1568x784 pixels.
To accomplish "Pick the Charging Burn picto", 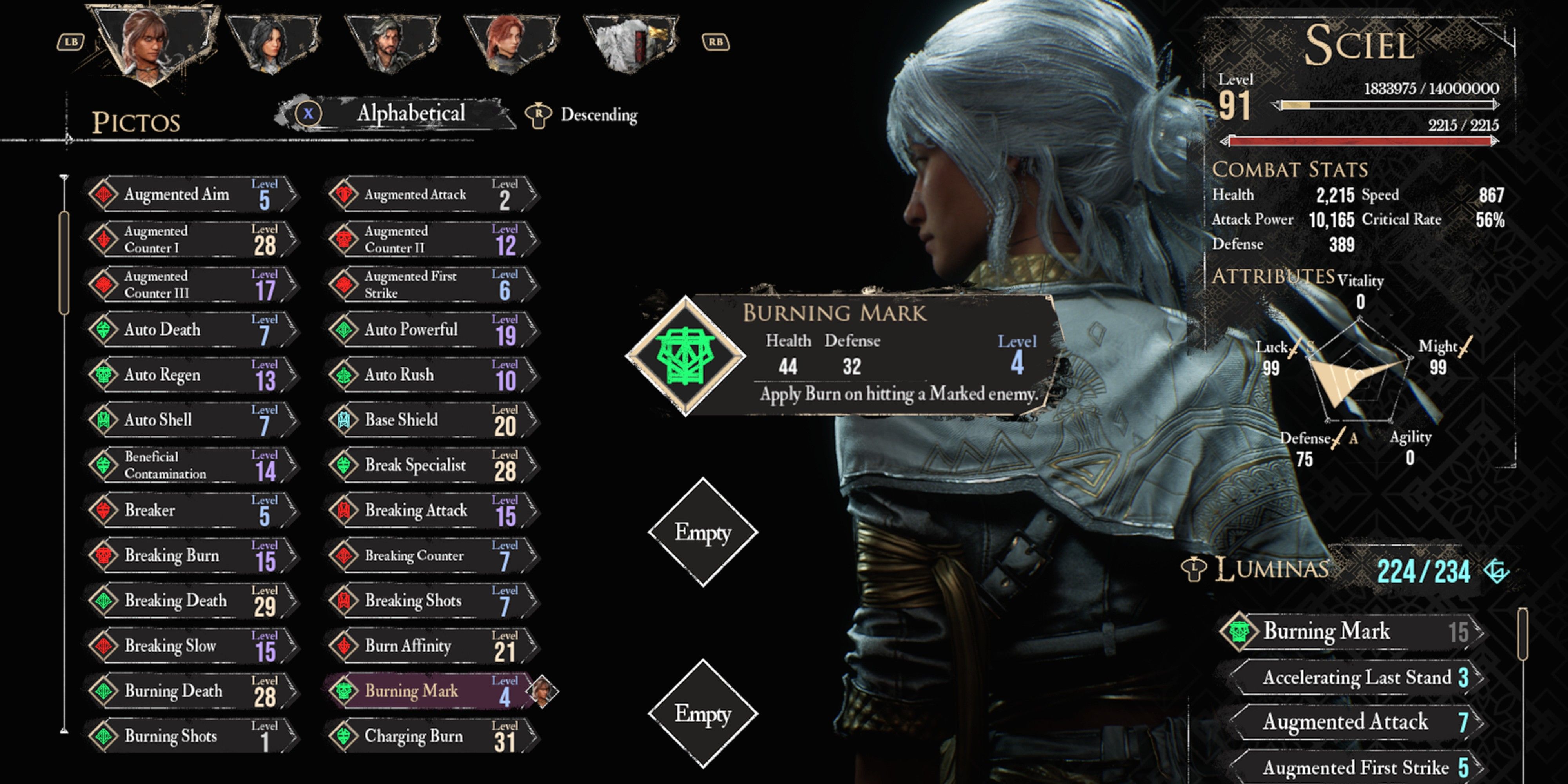I will (x=429, y=736).
